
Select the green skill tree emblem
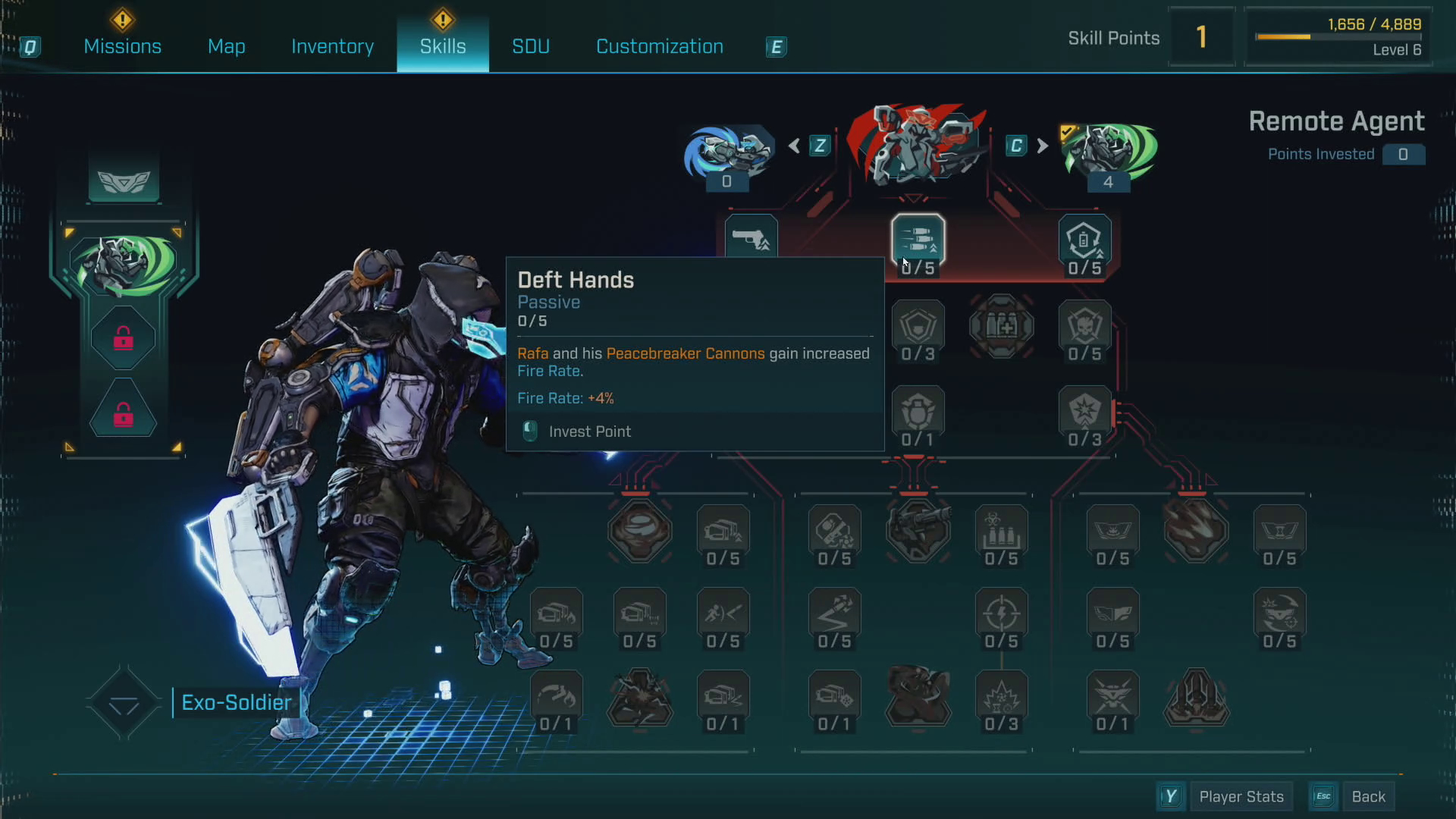[x=1109, y=152]
